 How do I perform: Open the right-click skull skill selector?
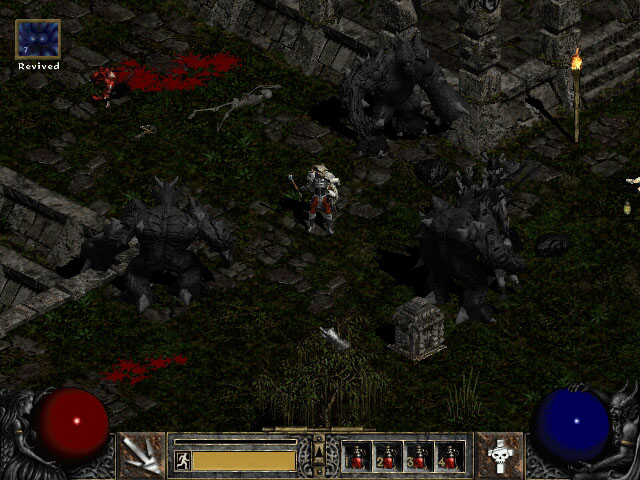coord(499,456)
